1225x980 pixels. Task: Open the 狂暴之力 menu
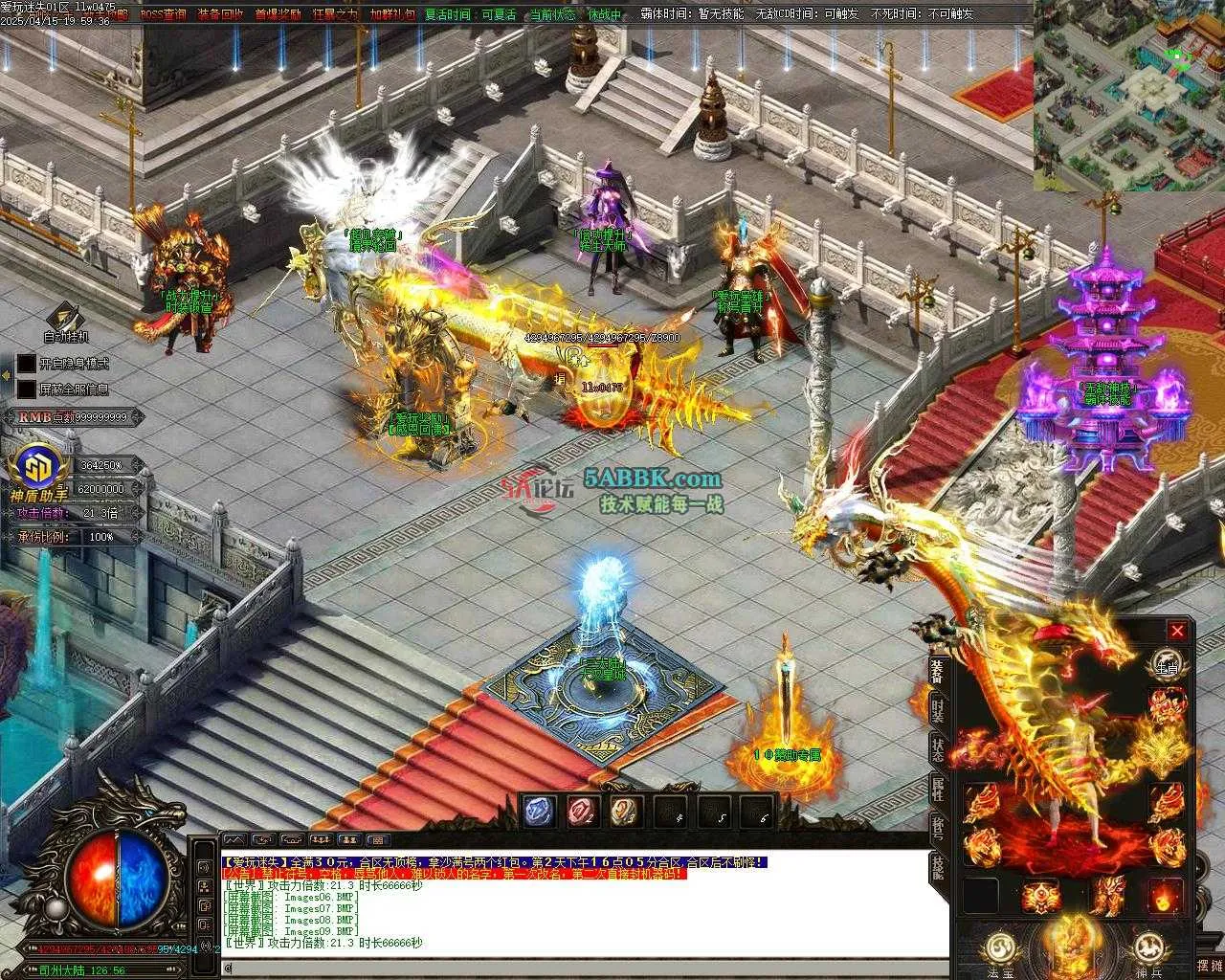click(335, 14)
